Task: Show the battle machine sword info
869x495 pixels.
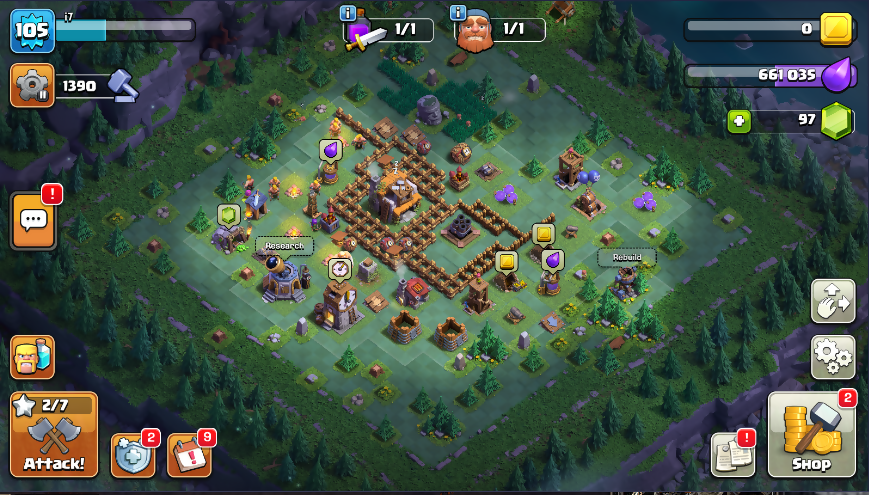Action: (348, 13)
